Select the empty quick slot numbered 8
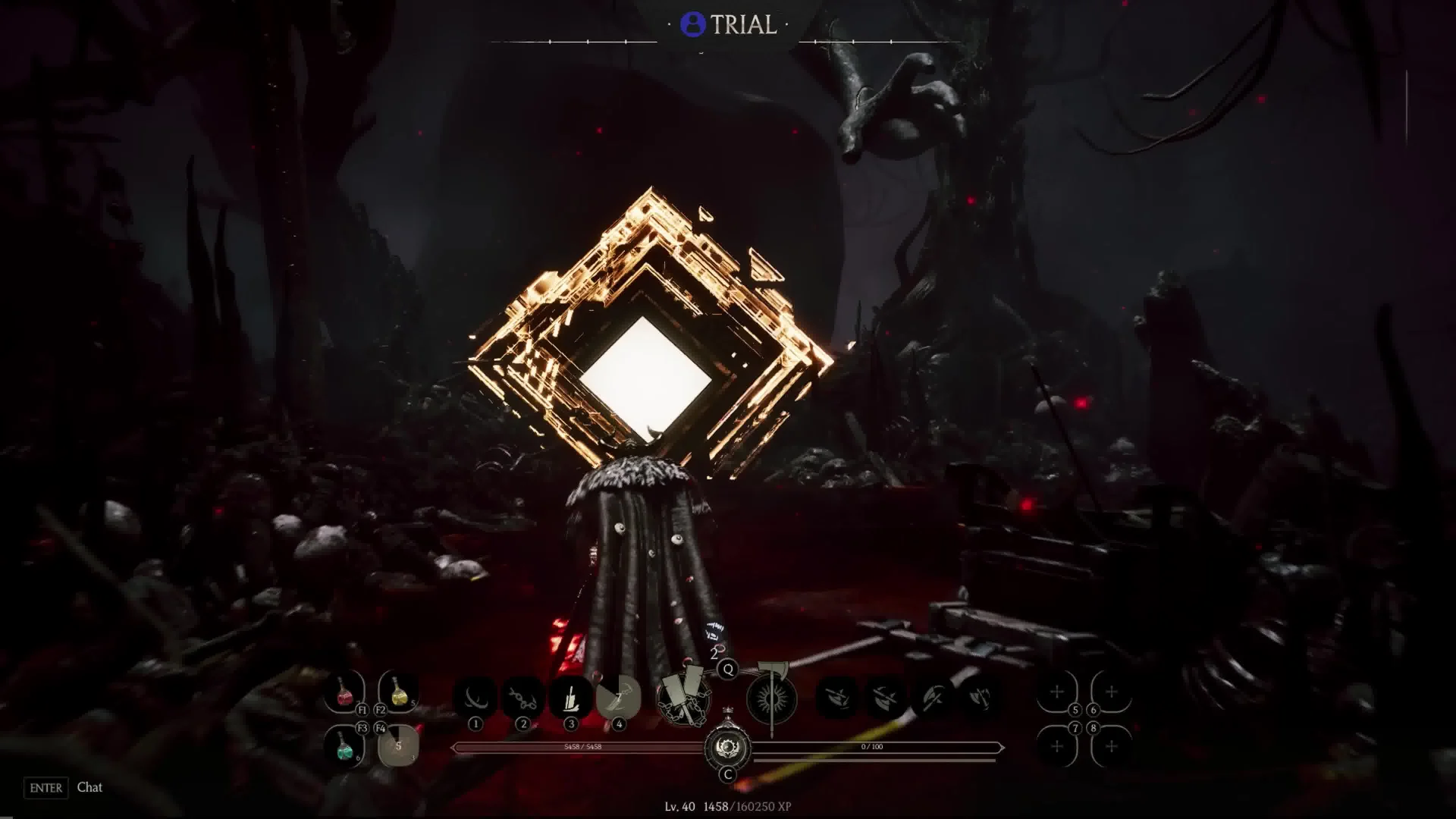 [1111, 746]
